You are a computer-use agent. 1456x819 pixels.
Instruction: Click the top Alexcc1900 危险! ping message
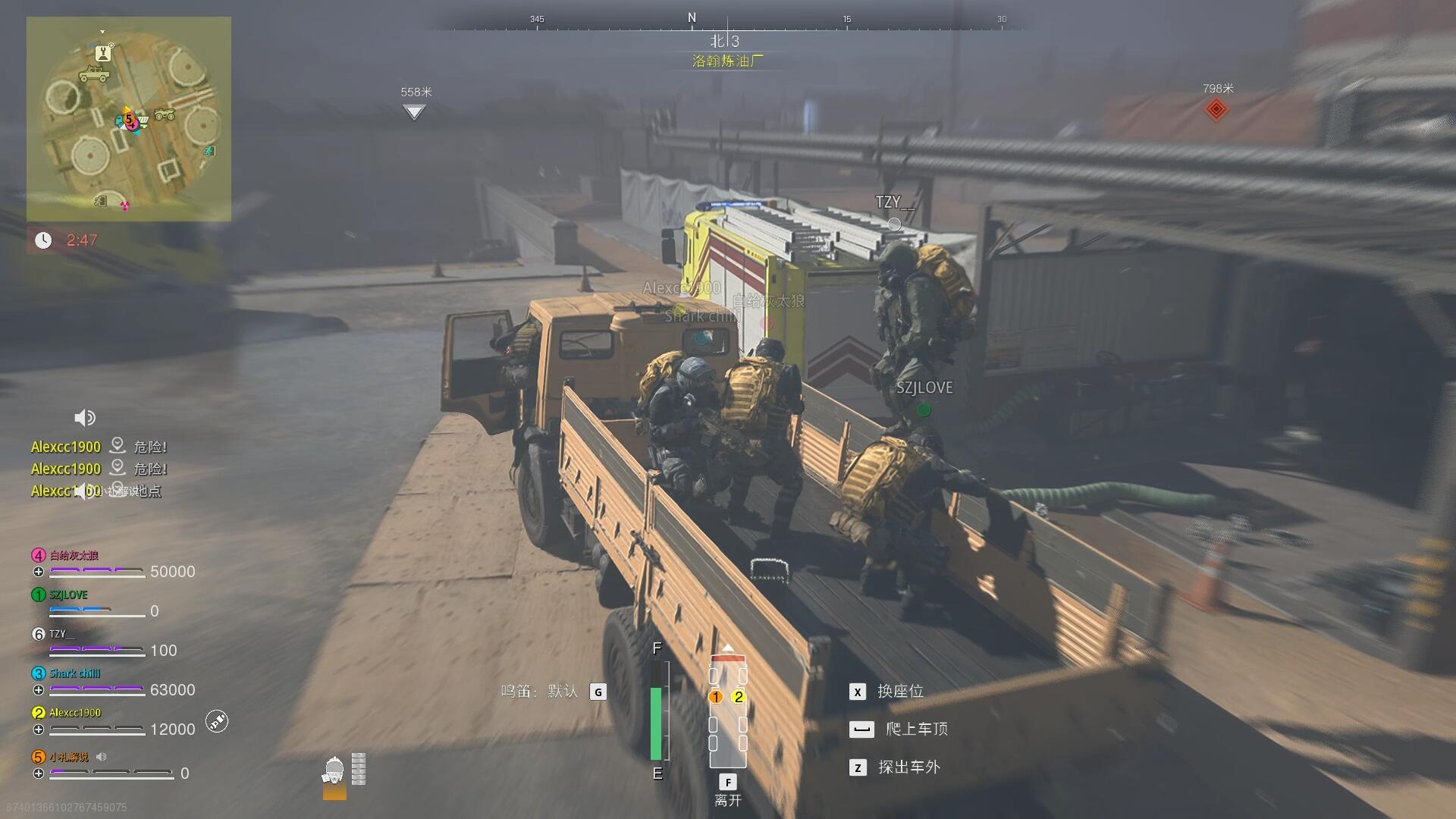tap(99, 447)
